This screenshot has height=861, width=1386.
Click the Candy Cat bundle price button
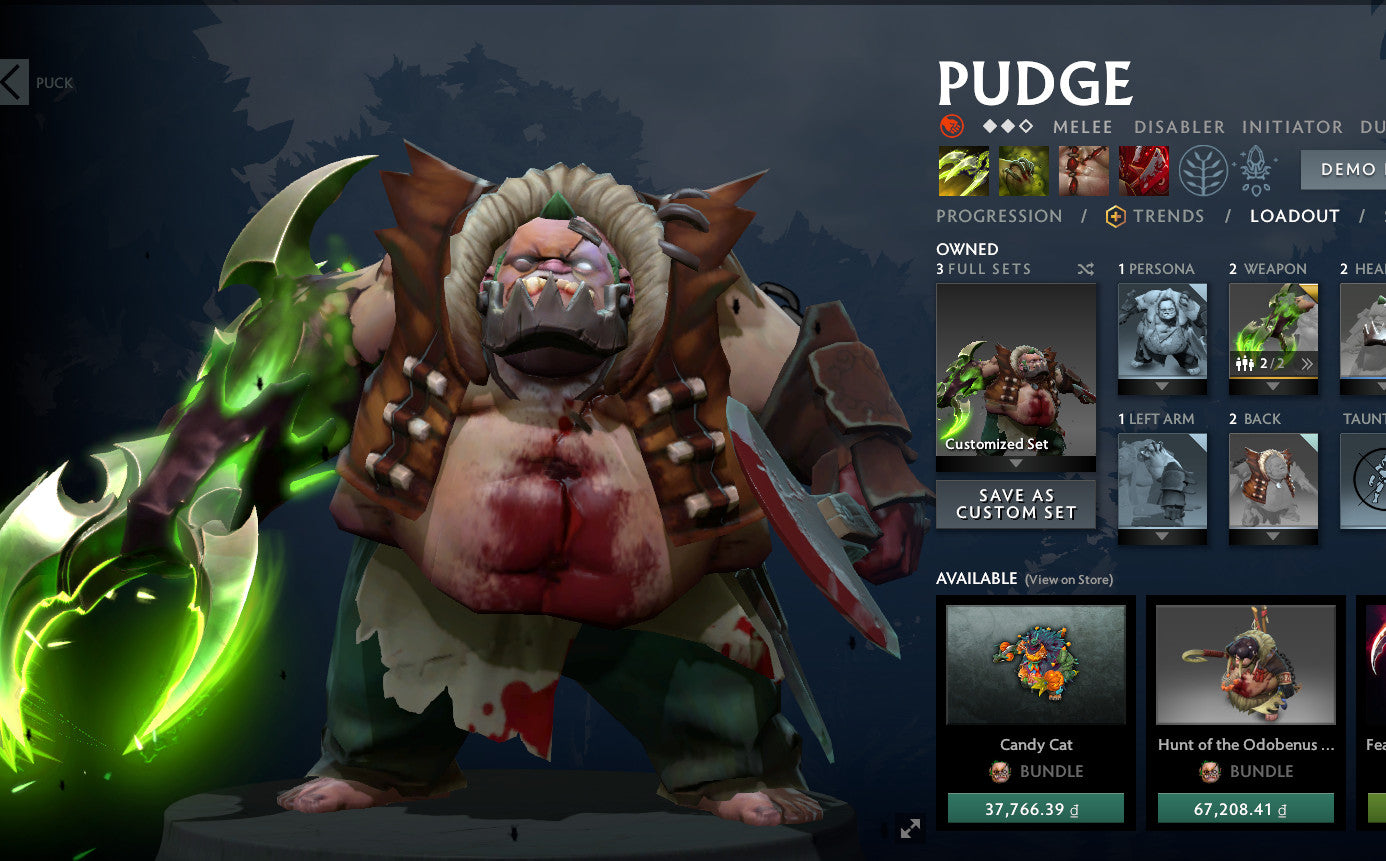pyautogui.click(x=1037, y=806)
